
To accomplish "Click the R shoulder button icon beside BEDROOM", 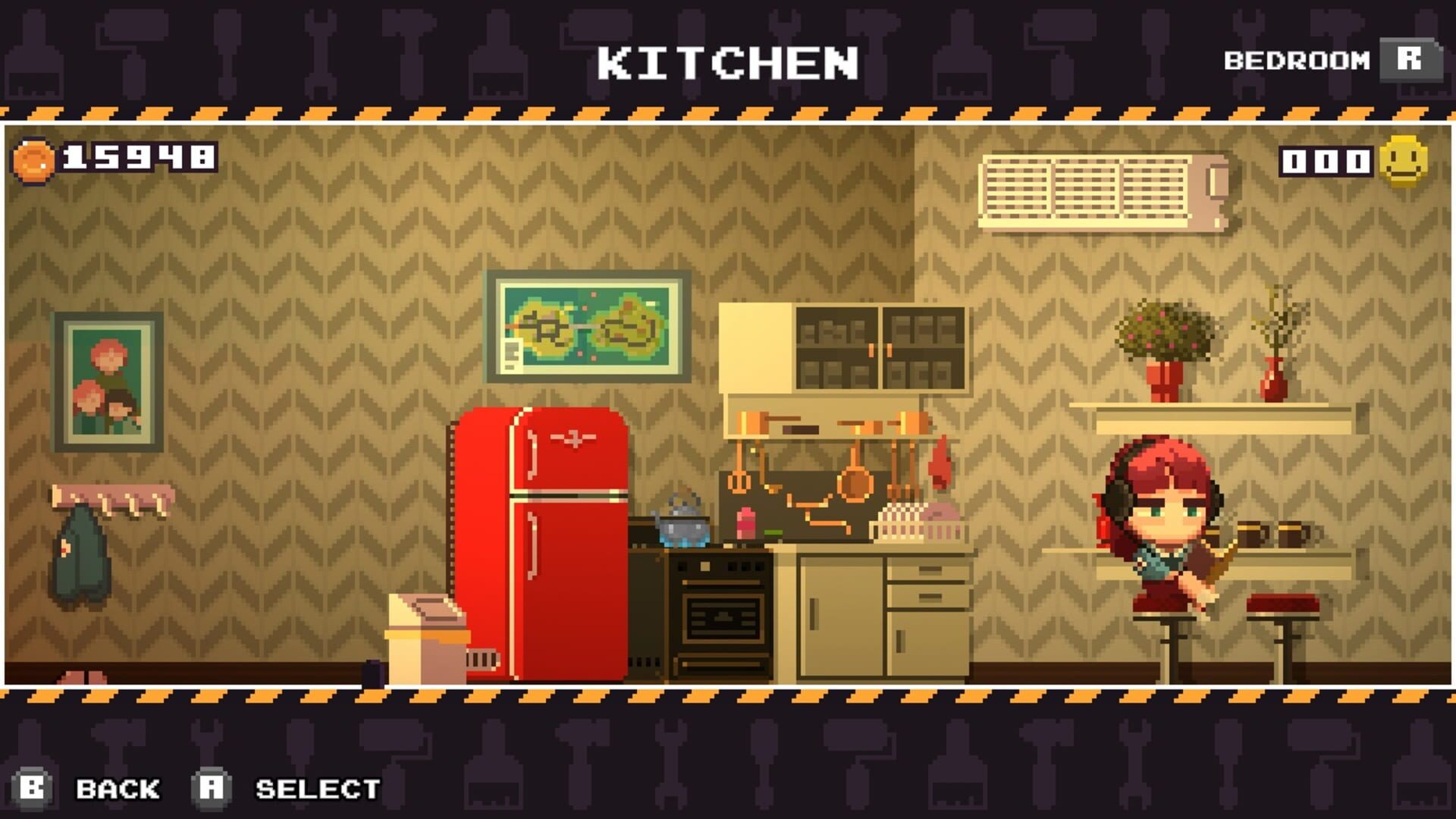I will pyautogui.click(x=1409, y=61).
